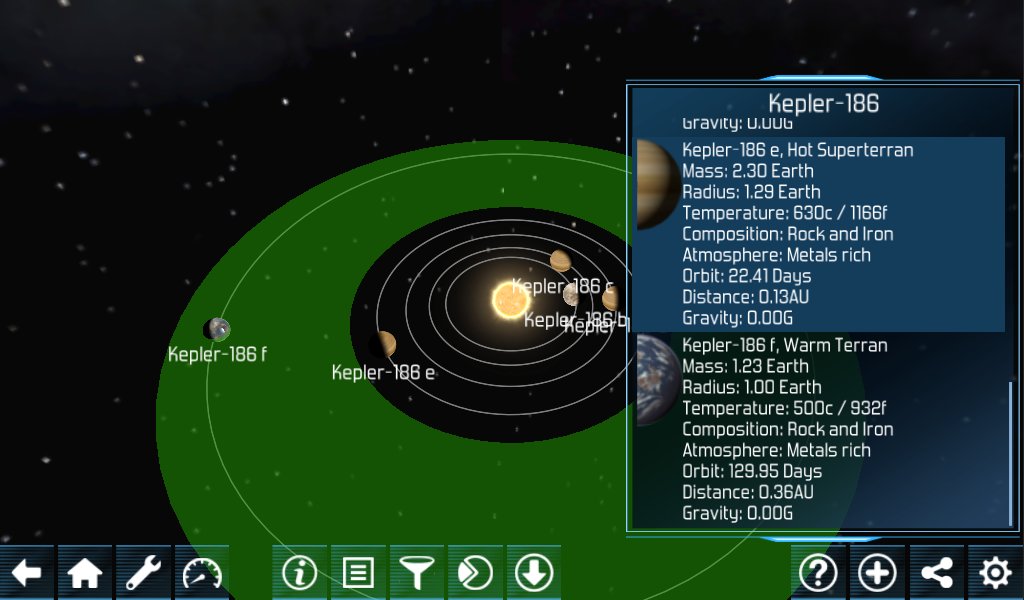Viewport: 1024px width, 600px height.
Task: Activate the funnel filter button
Action: click(x=416, y=573)
